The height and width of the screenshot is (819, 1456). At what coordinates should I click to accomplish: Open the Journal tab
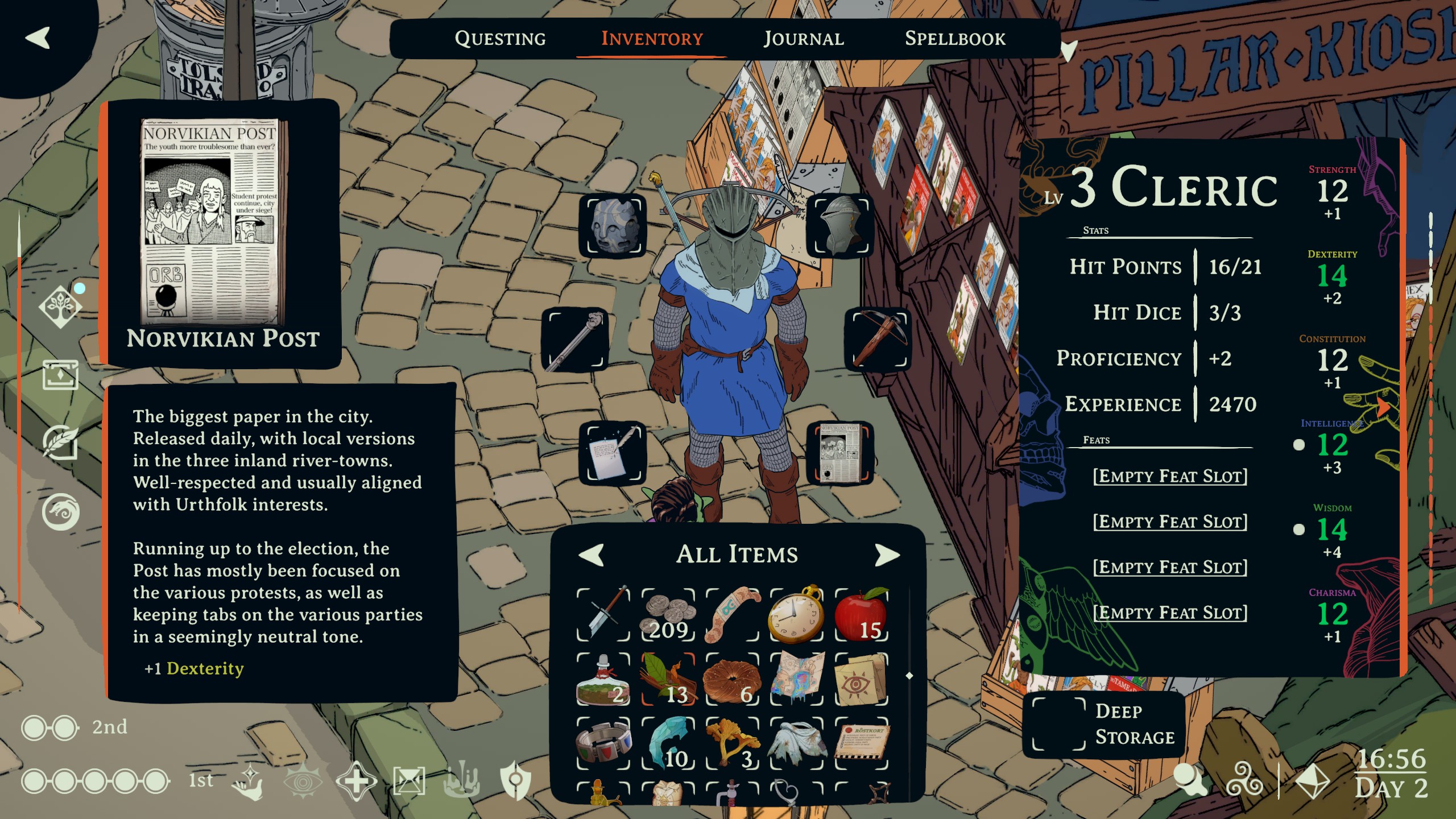803,39
